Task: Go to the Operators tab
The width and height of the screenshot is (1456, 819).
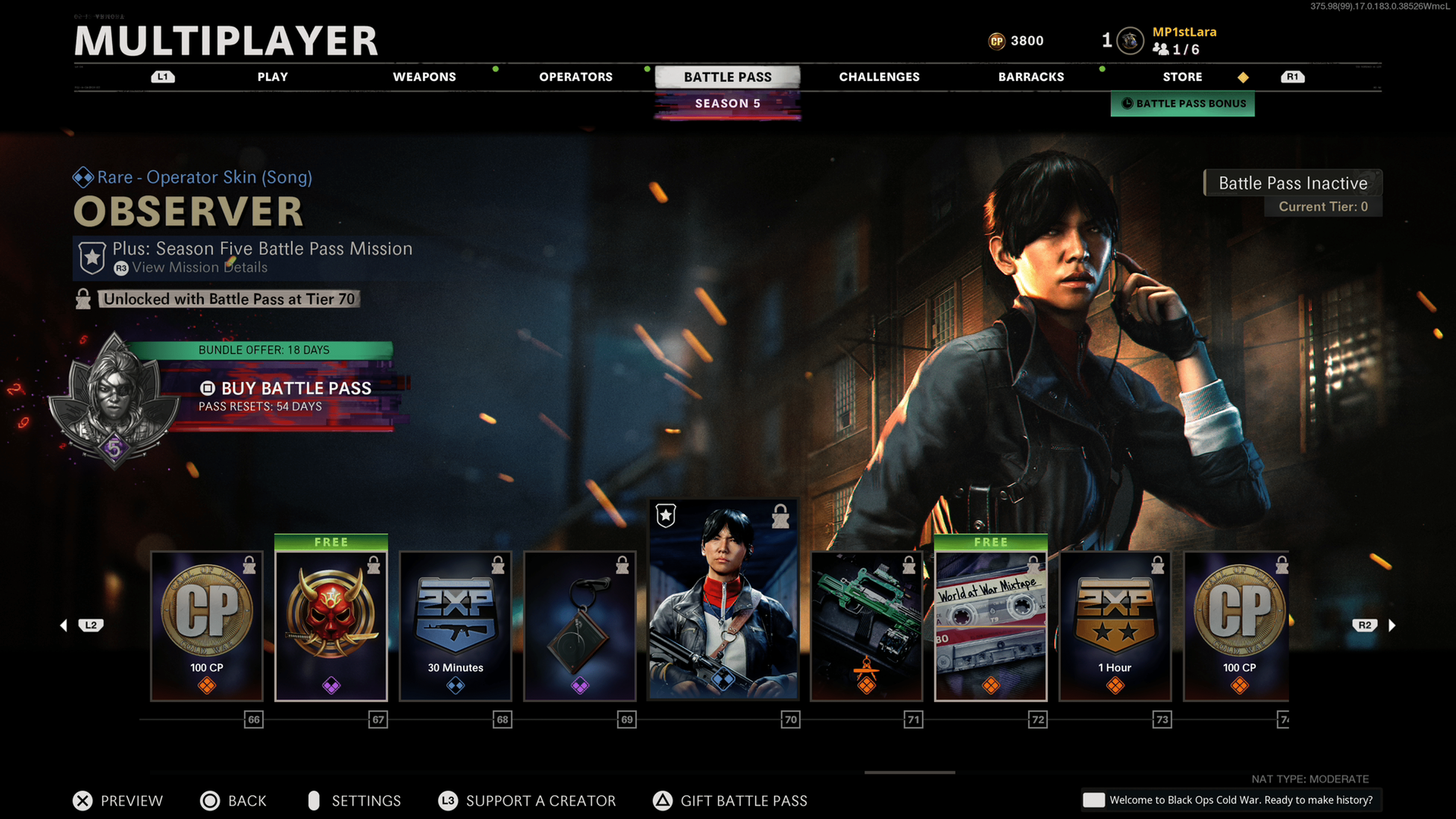Action: [576, 77]
